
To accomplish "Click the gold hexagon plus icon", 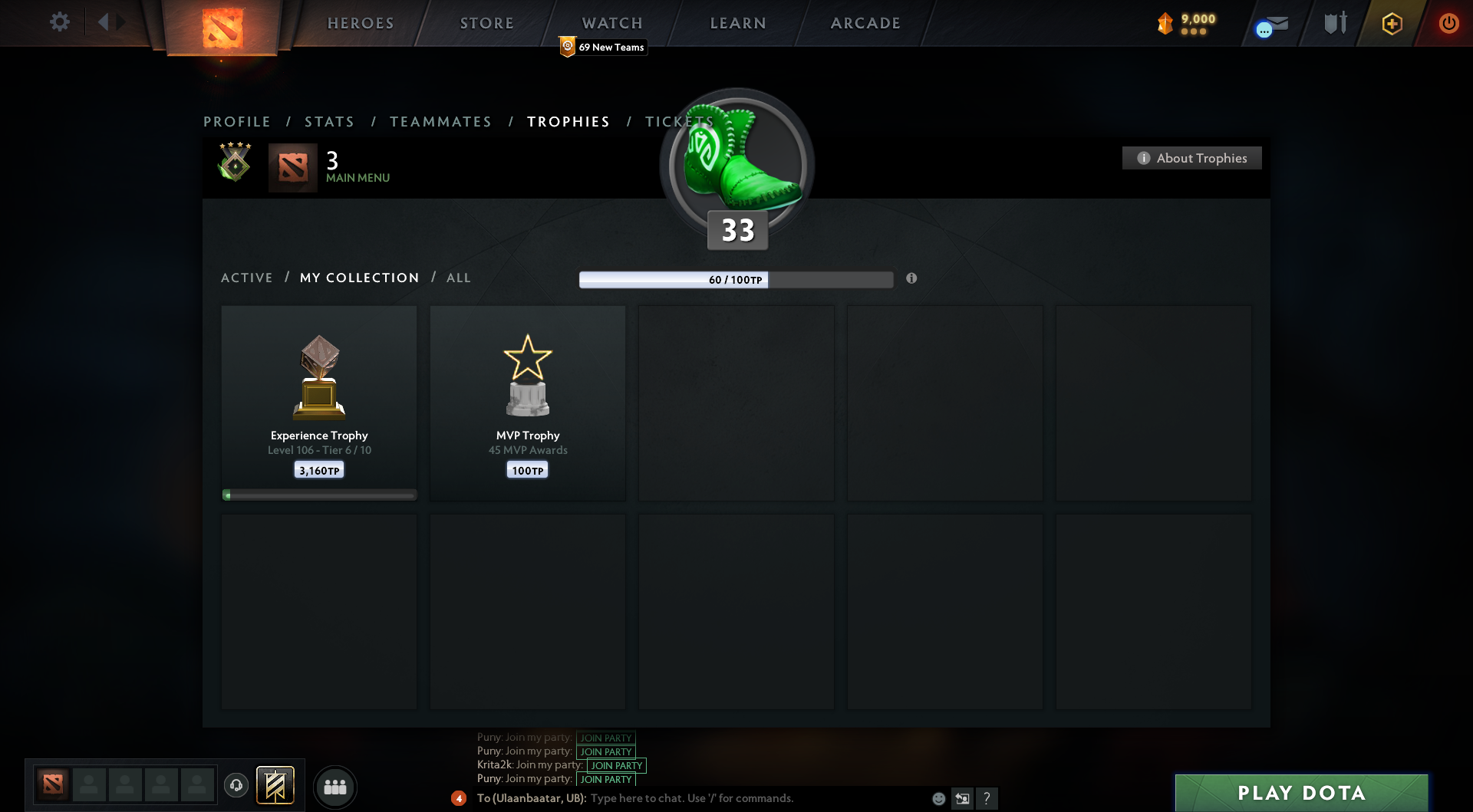I will [1391, 23].
